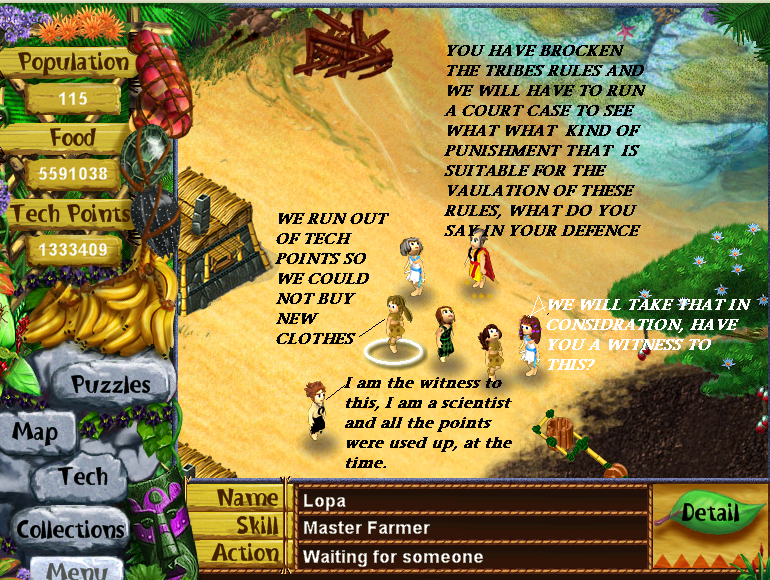Open the Puzzles screen
Screen dimensions: 770x580
pyautogui.click(x=110, y=384)
